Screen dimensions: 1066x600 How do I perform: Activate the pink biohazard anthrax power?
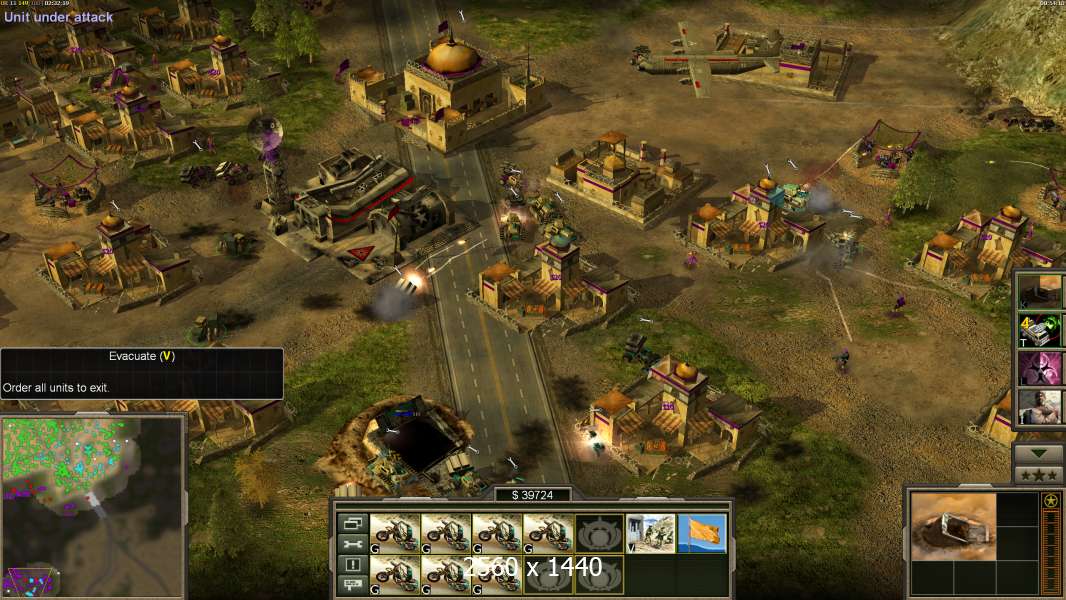[1038, 368]
